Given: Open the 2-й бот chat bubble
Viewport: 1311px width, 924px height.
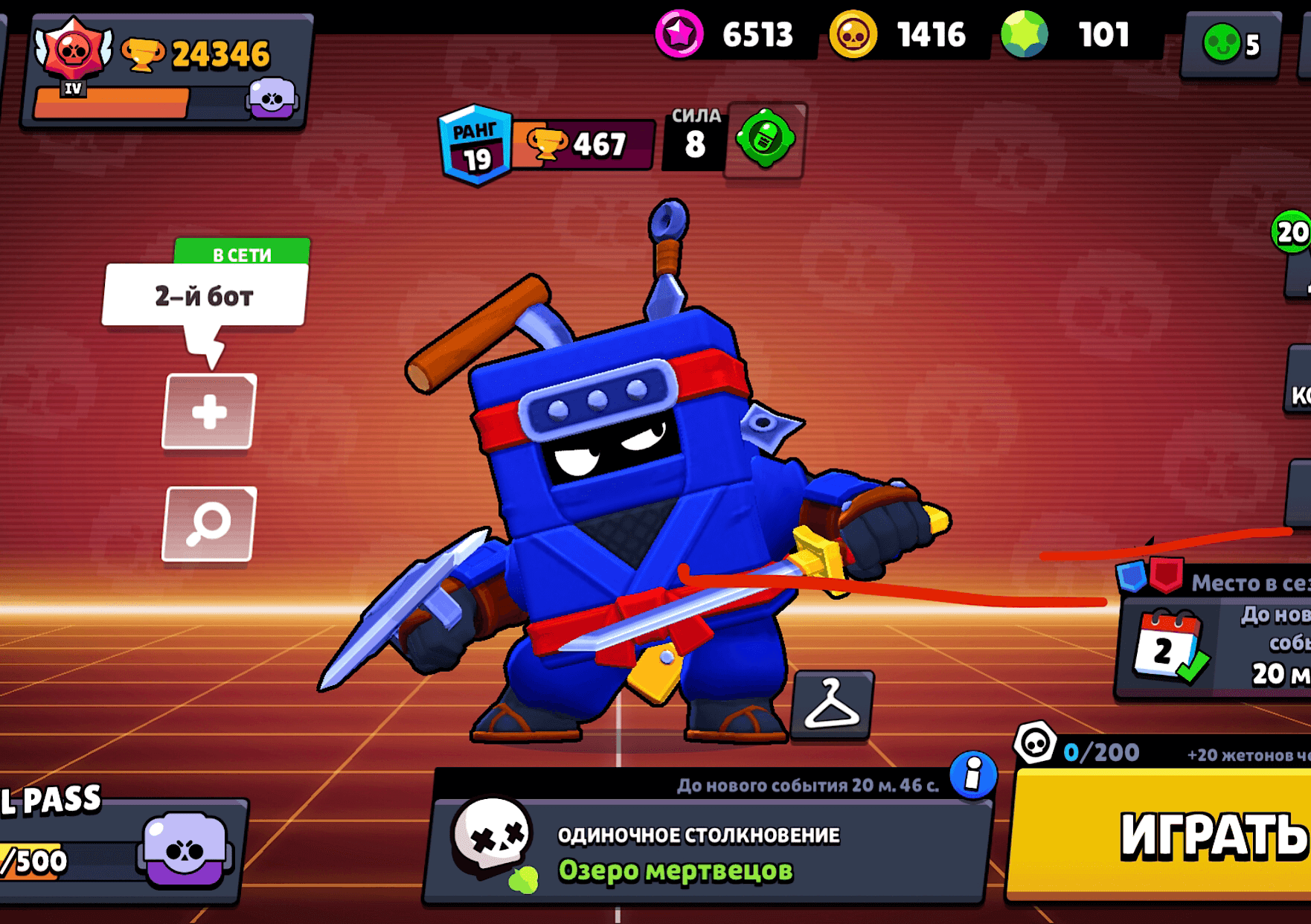Looking at the screenshot, I should tap(205, 296).
